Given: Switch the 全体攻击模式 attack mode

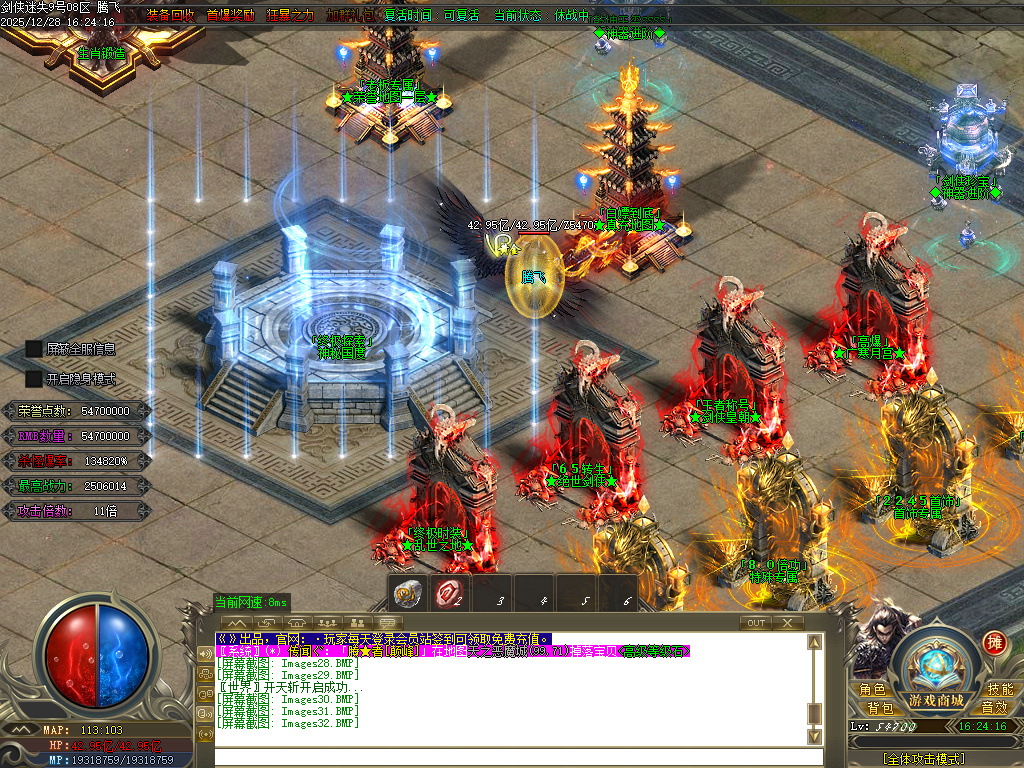Looking at the screenshot, I should pyautogui.click(x=924, y=760).
